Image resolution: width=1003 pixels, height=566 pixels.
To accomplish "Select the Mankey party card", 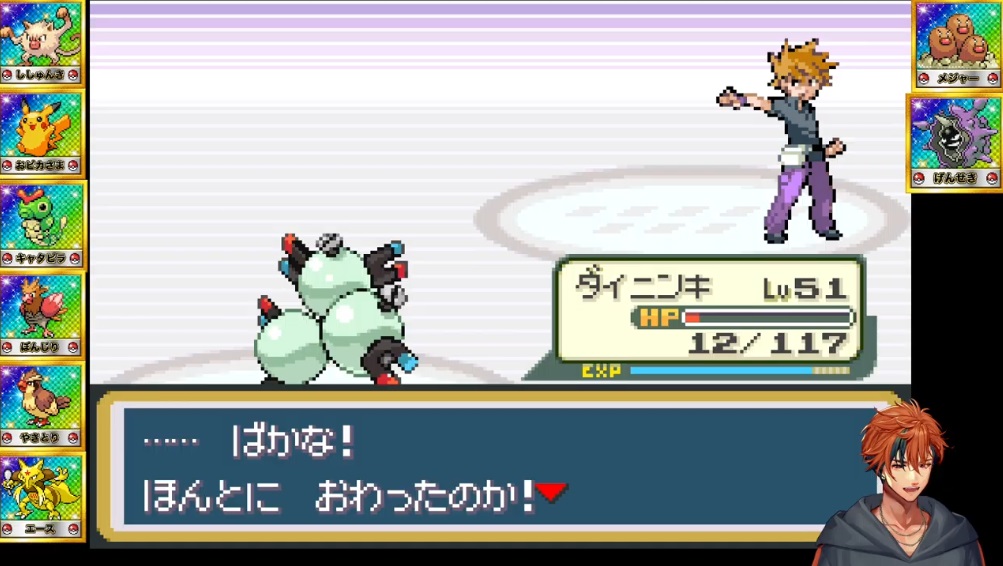I will pos(42,43).
